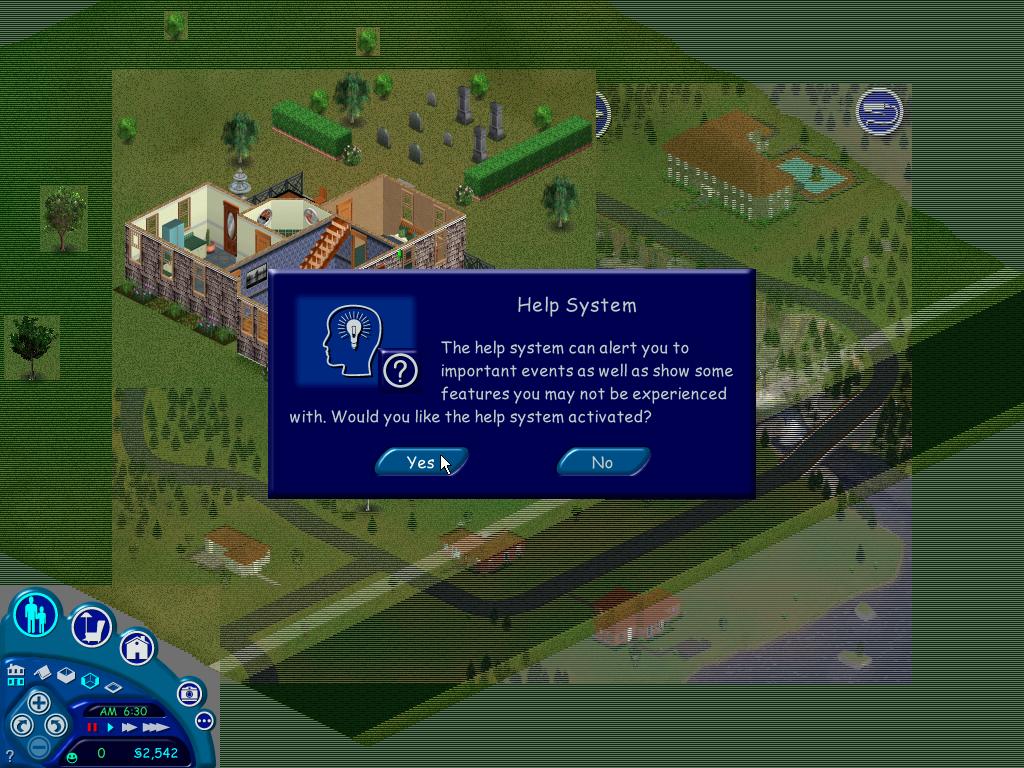Zoom out with the minus button
Viewport: 1024px width, 768px height.
tap(39, 746)
